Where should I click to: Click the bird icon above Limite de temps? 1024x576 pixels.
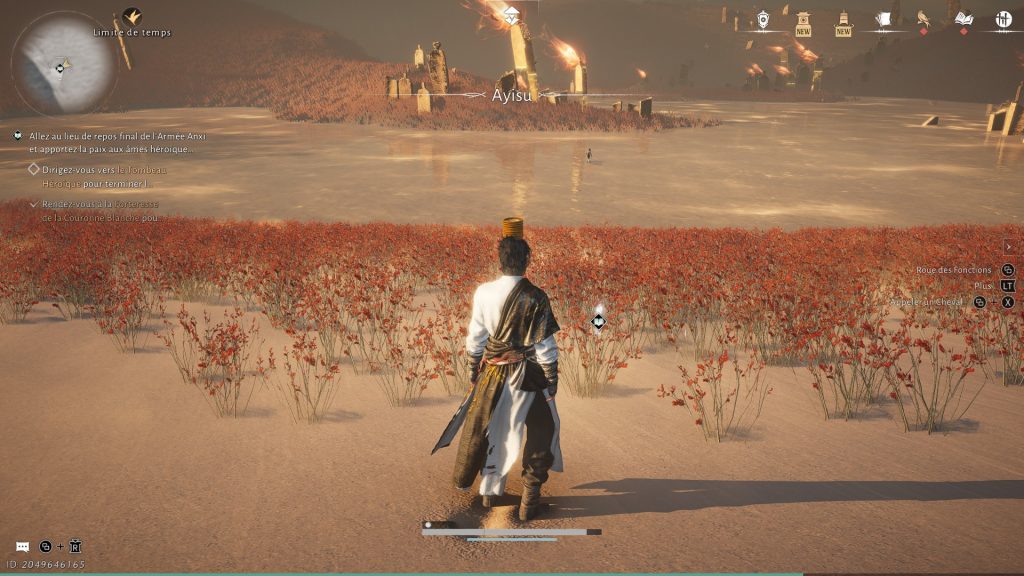(132, 16)
